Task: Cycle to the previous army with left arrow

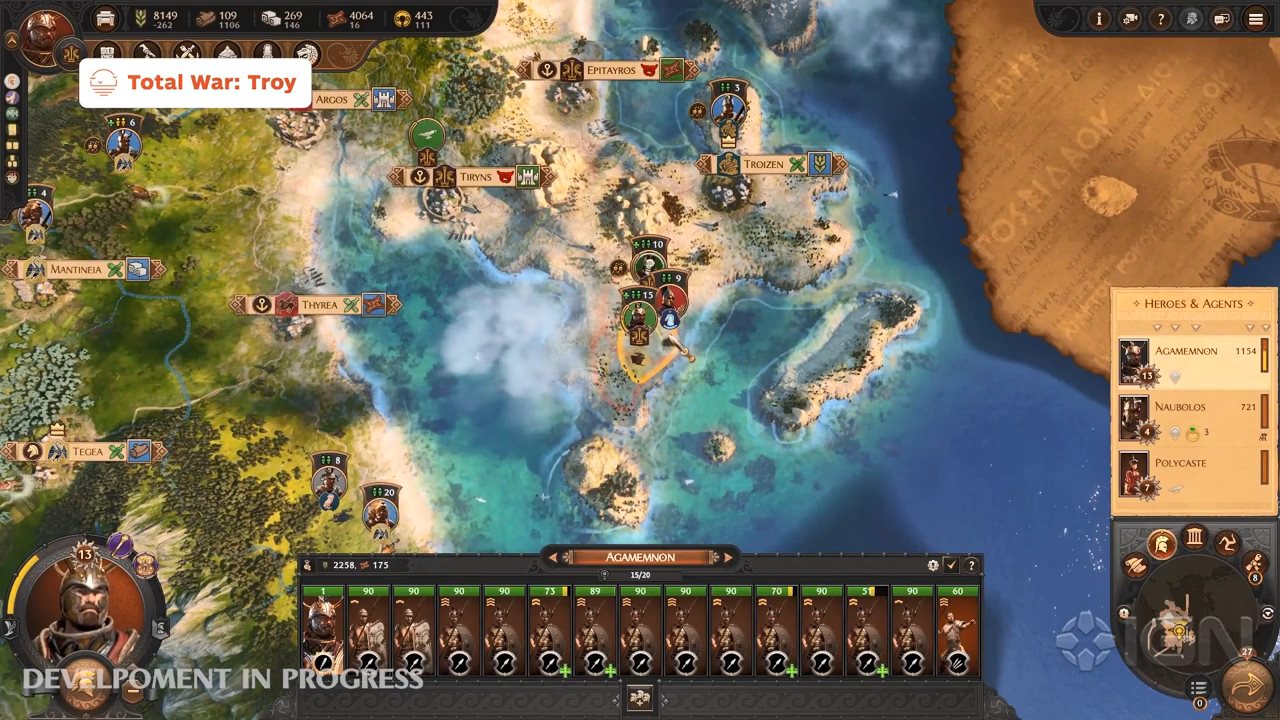Action: 553,557
